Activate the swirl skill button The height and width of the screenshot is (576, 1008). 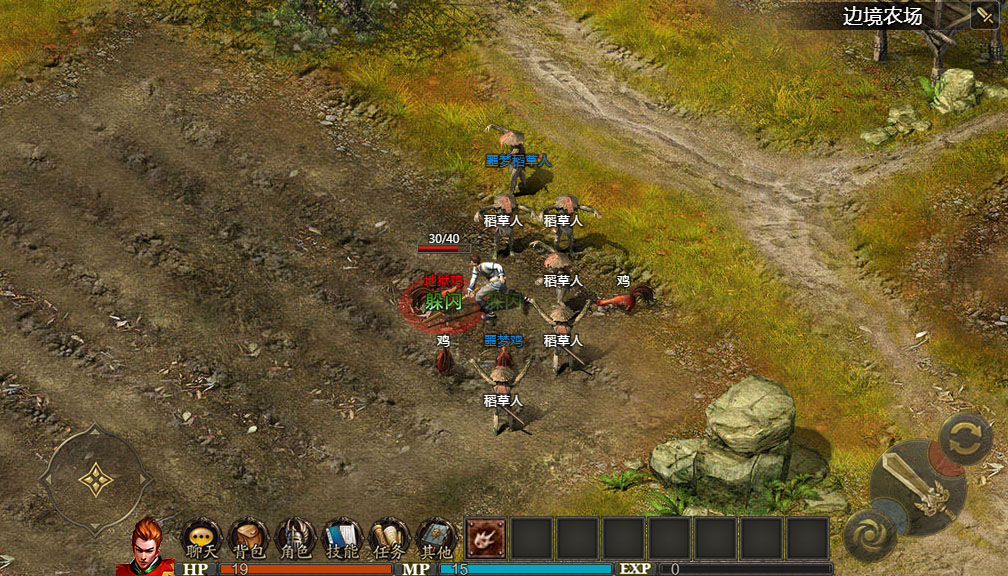point(868,535)
